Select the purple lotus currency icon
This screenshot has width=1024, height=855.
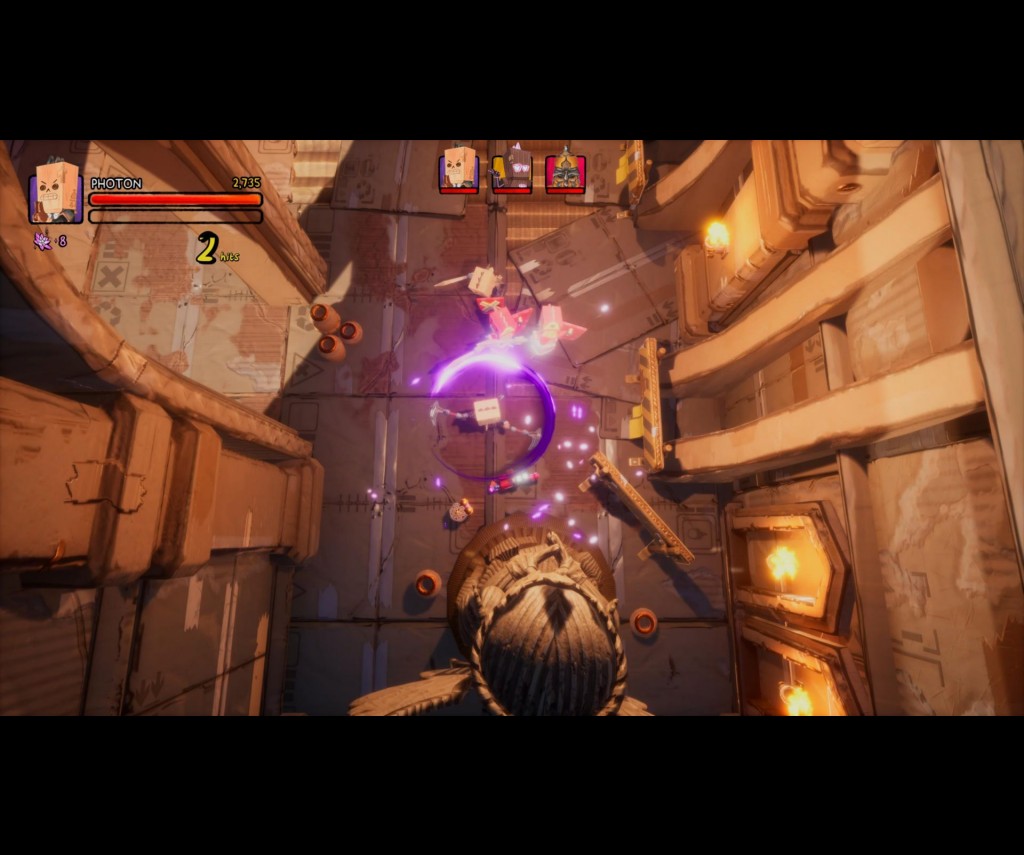pyautogui.click(x=43, y=241)
